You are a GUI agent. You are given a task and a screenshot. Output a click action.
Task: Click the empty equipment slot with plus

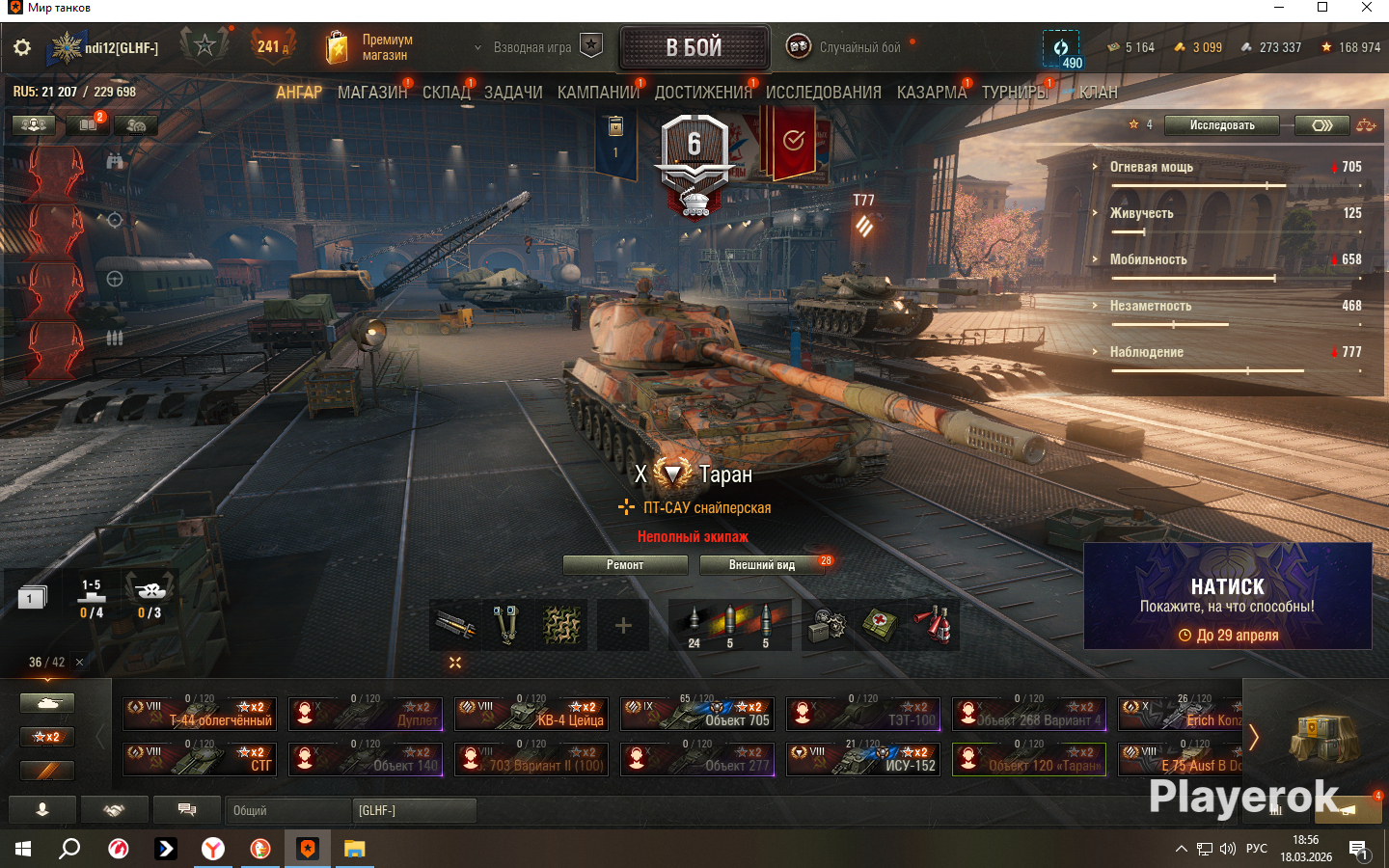pos(623,626)
